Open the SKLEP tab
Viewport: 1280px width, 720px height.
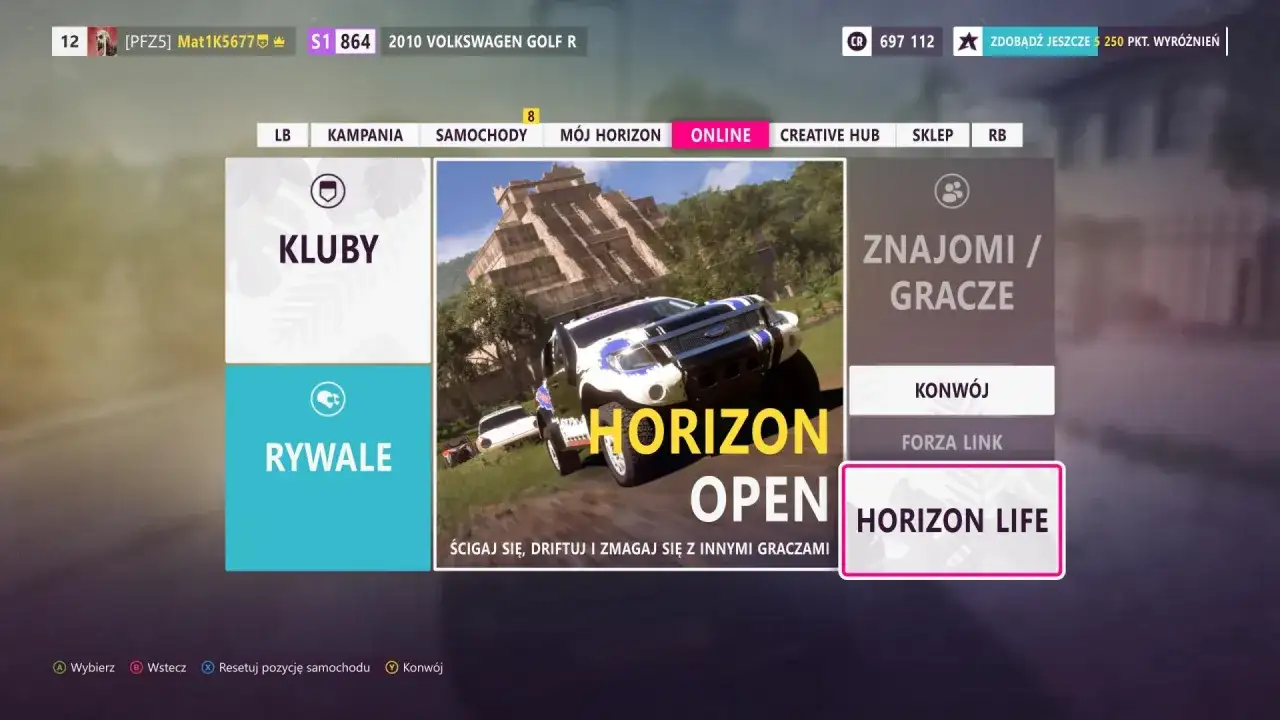[932, 134]
